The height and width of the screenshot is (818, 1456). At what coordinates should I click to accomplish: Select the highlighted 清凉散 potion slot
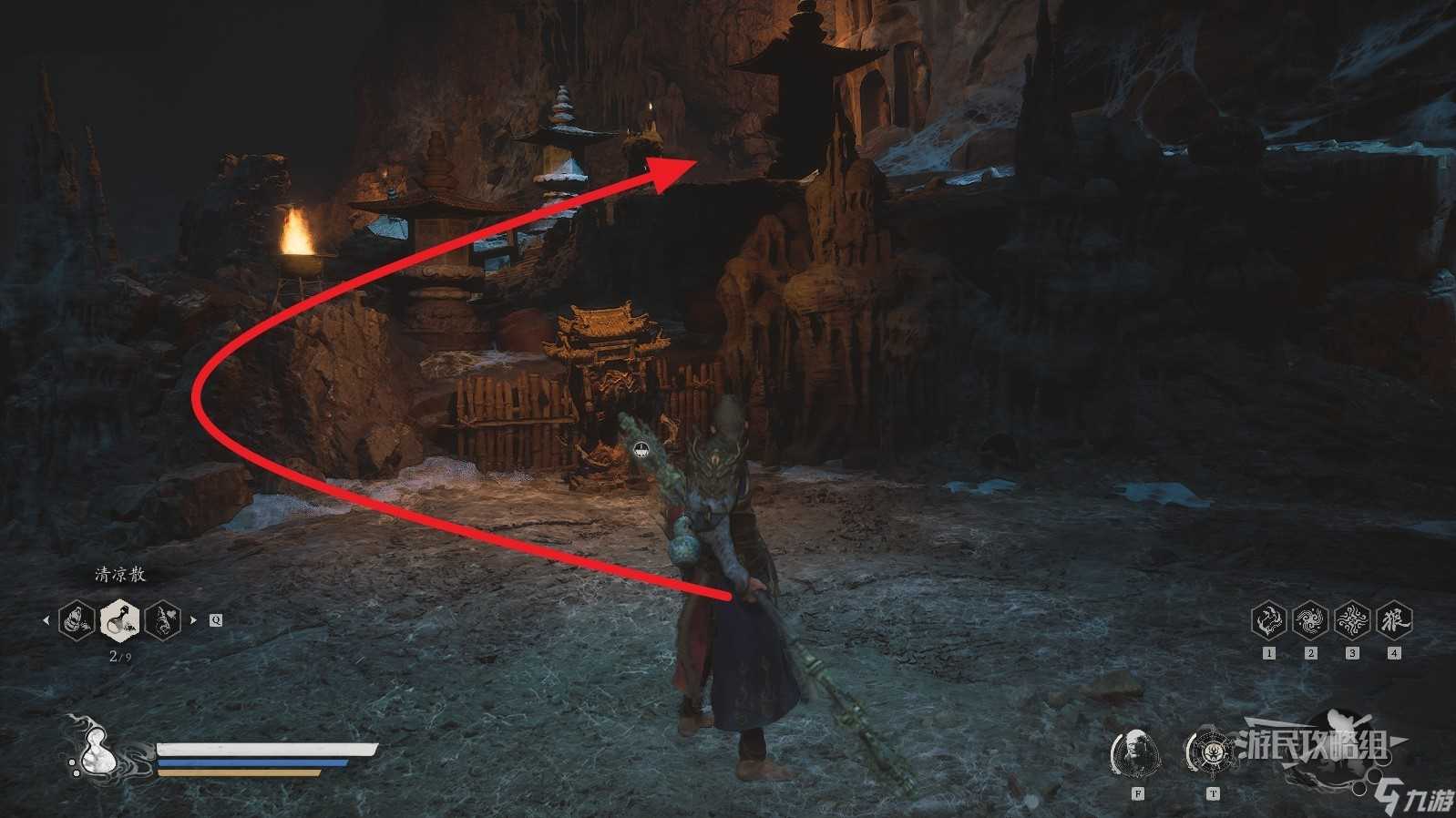(x=119, y=620)
